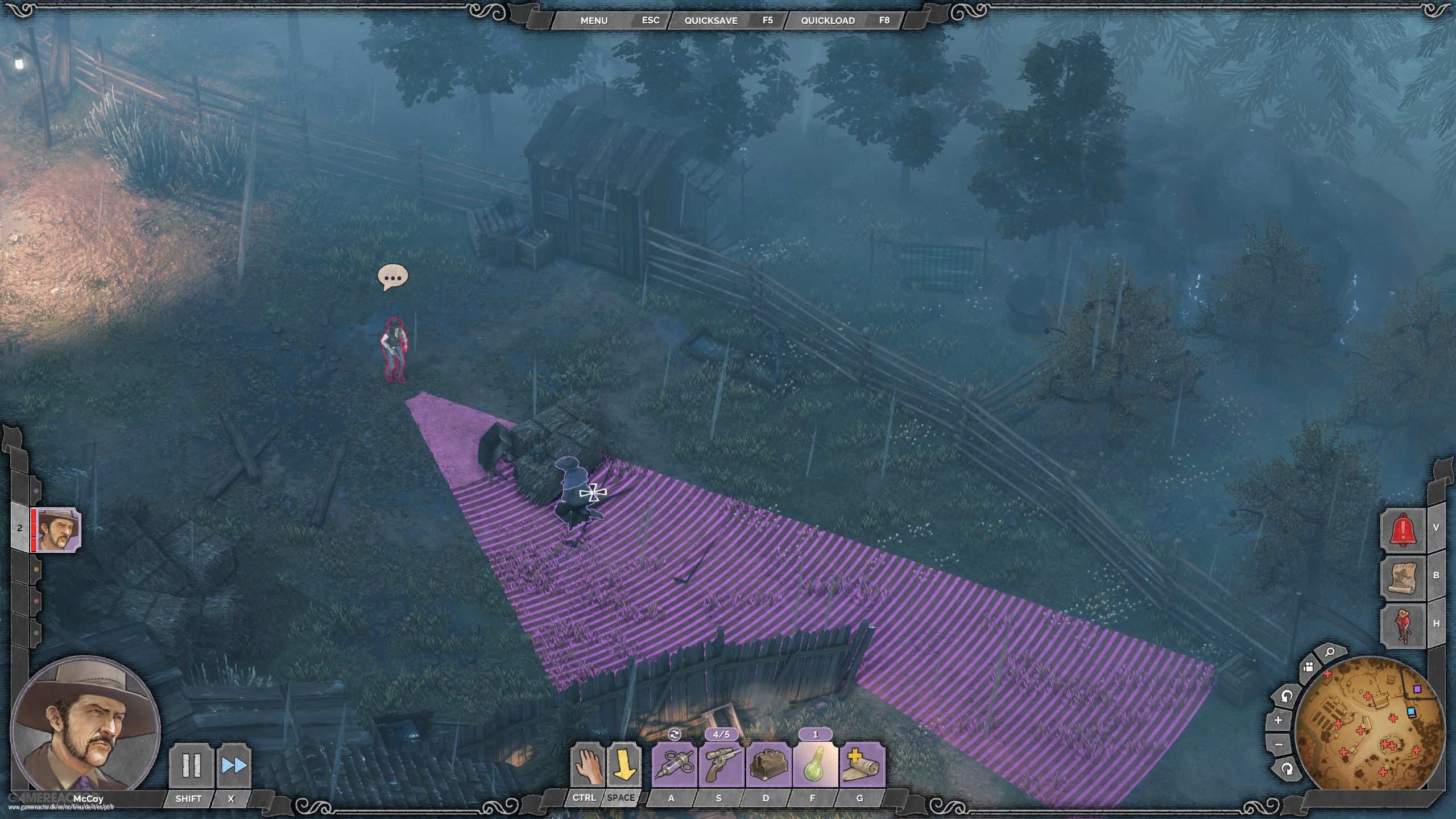Rotate the minimap with the curved arrow
This screenshot has width=1456, height=819.
tap(1286, 696)
